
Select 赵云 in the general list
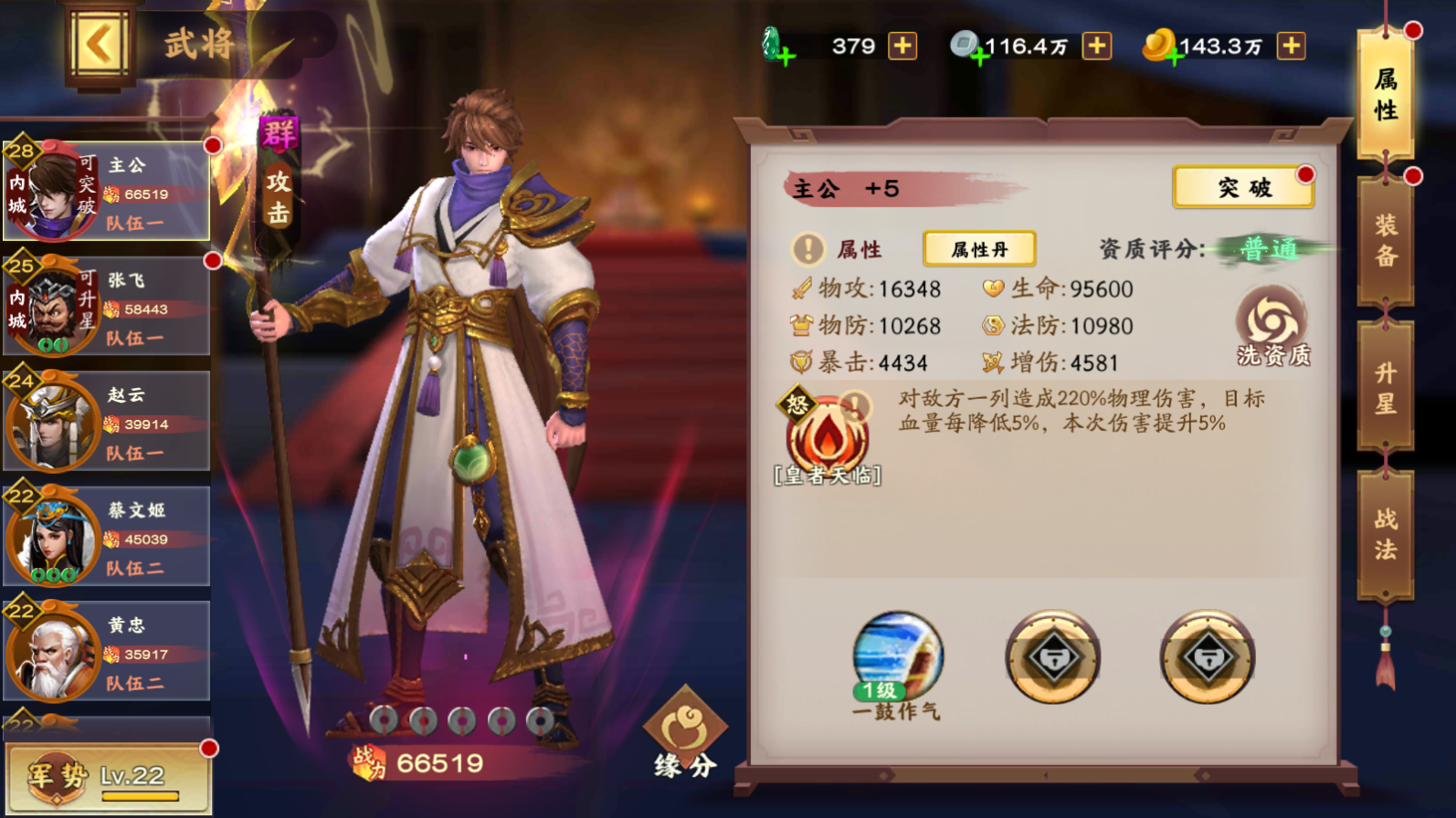107,422
